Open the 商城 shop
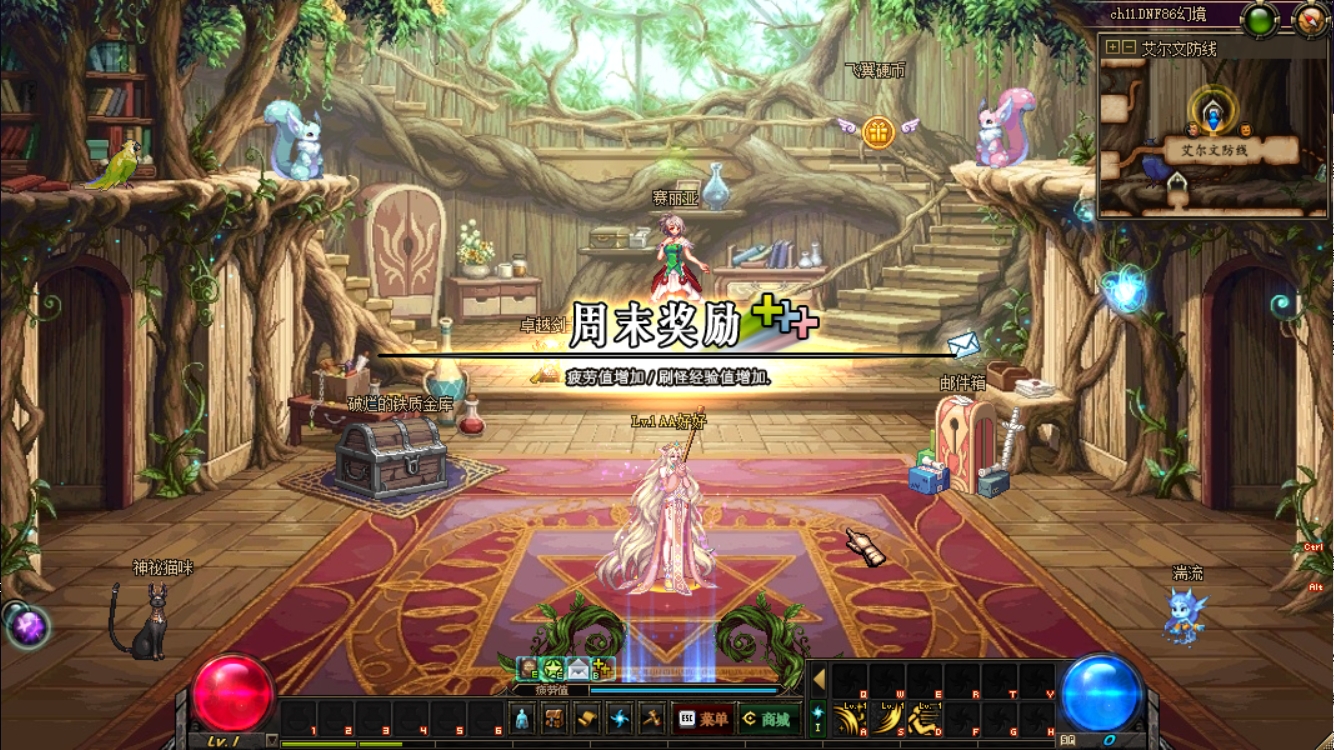 [768, 719]
